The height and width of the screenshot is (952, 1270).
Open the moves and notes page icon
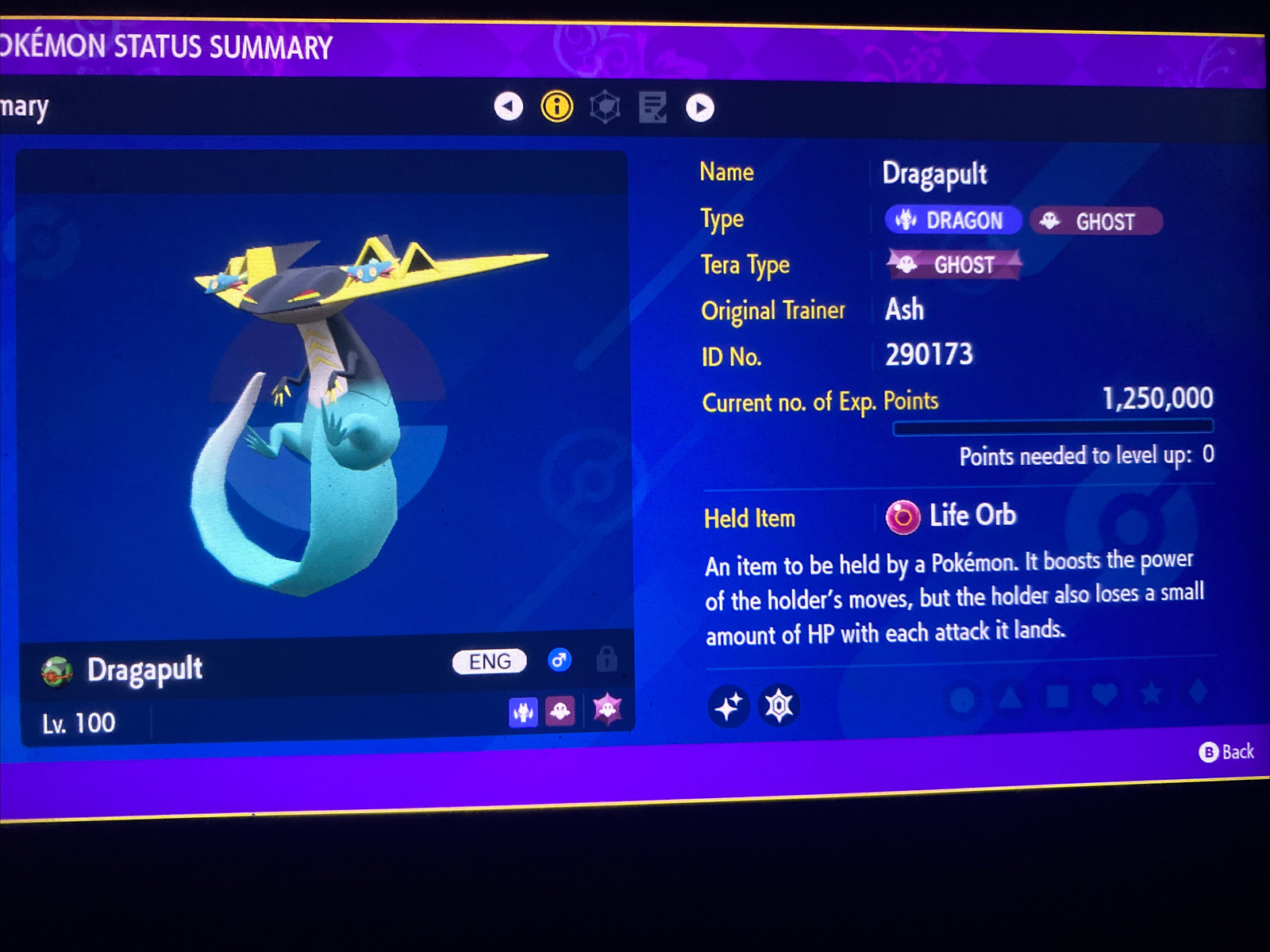click(652, 107)
